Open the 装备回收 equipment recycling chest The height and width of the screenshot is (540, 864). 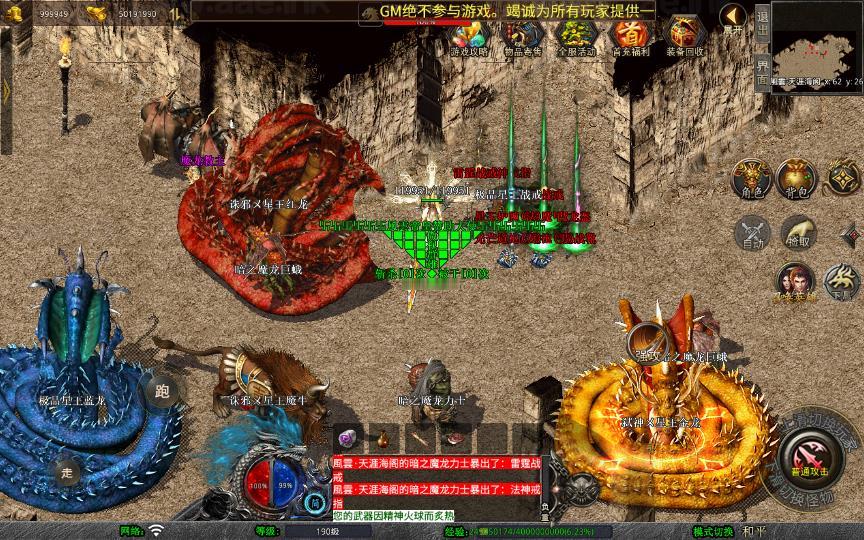[x=685, y=37]
